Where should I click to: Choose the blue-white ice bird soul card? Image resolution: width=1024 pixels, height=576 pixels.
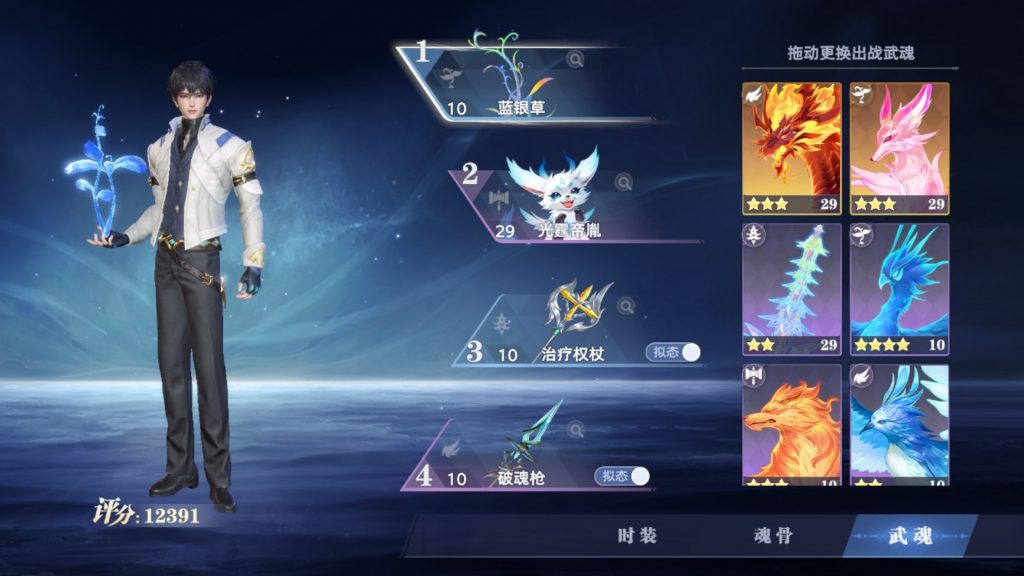[899, 425]
